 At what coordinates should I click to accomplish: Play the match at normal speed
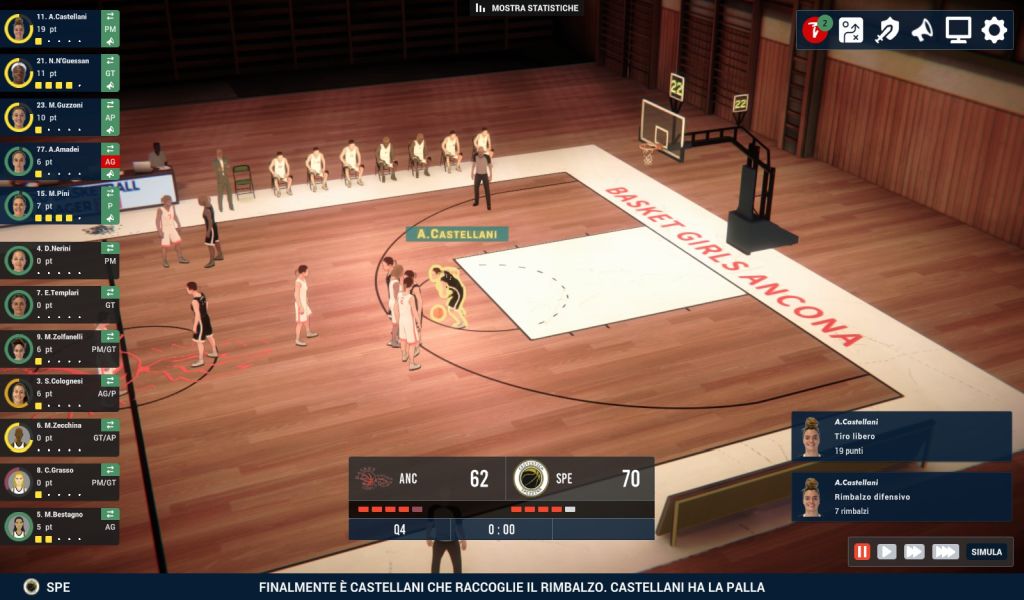coord(887,551)
